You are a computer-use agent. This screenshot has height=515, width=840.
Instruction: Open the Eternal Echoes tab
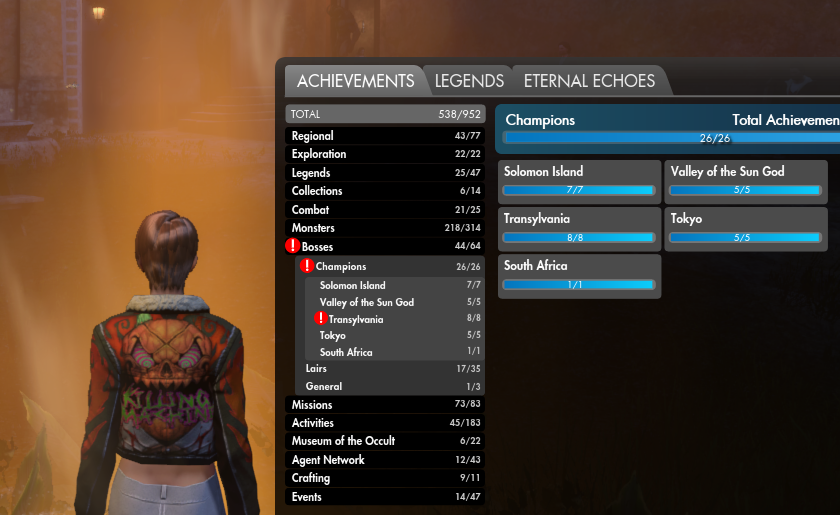coord(589,81)
